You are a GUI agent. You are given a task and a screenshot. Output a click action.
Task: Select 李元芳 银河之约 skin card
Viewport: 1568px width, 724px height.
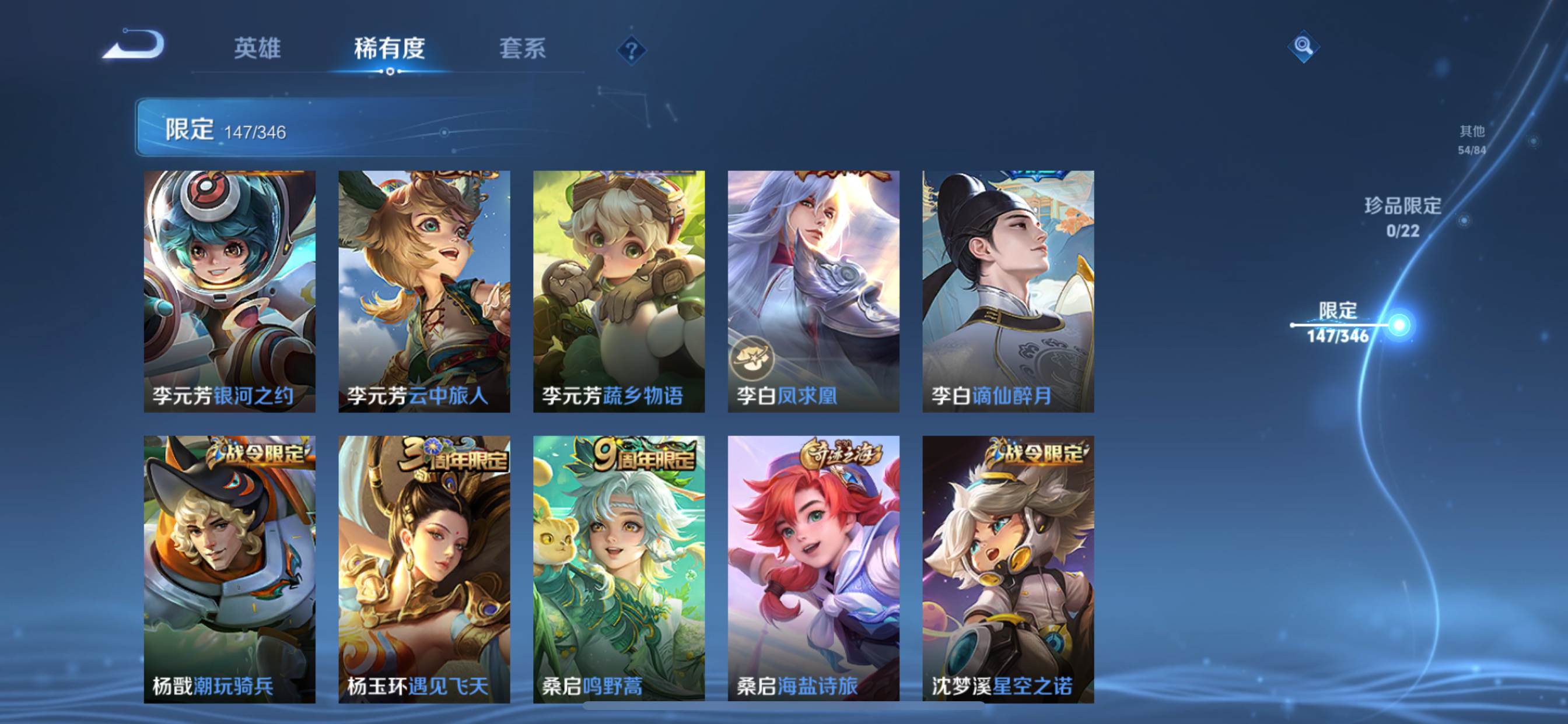pos(229,291)
